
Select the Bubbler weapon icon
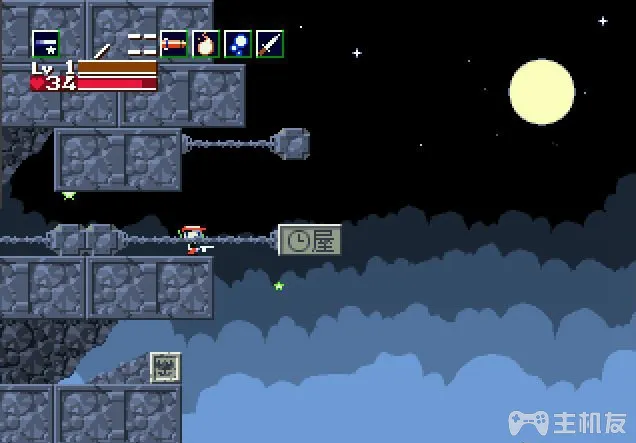click(x=238, y=44)
